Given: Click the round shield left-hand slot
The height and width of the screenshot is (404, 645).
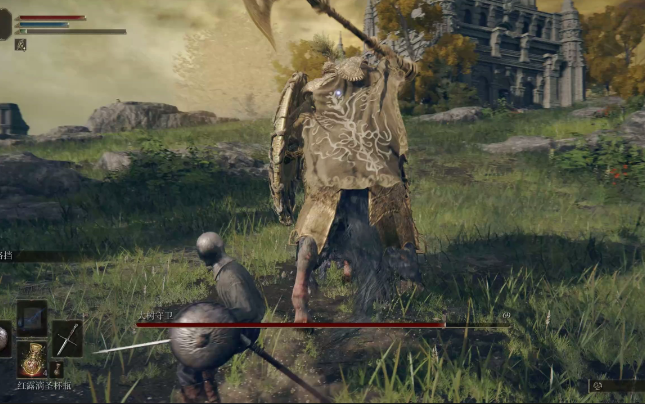Looking at the screenshot, I should coord(4,338).
